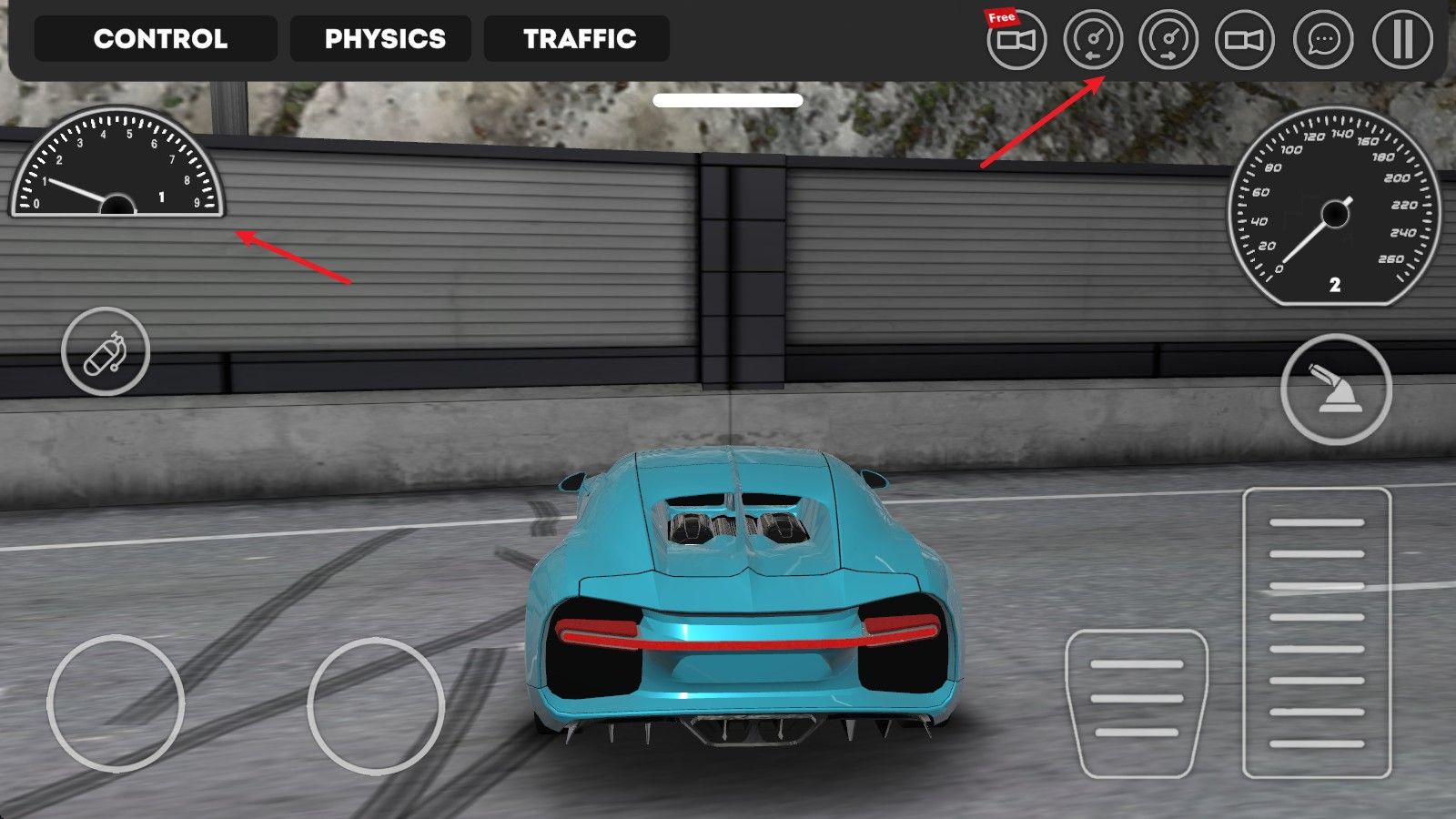This screenshot has height=819, width=1456.
Task: Open the chat speech bubble
Action: (1323, 40)
